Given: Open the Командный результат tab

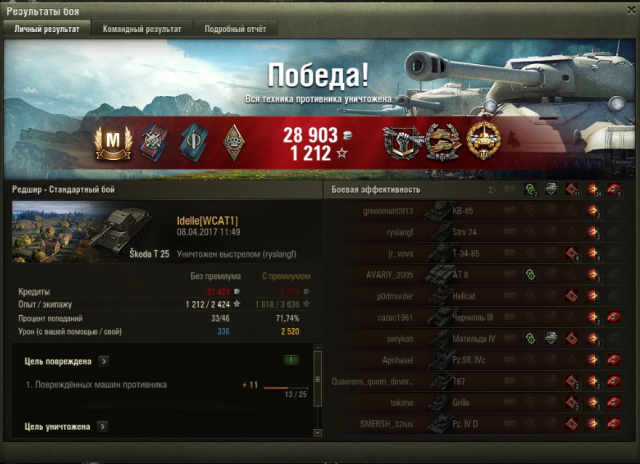Looking at the screenshot, I should point(141,29).
